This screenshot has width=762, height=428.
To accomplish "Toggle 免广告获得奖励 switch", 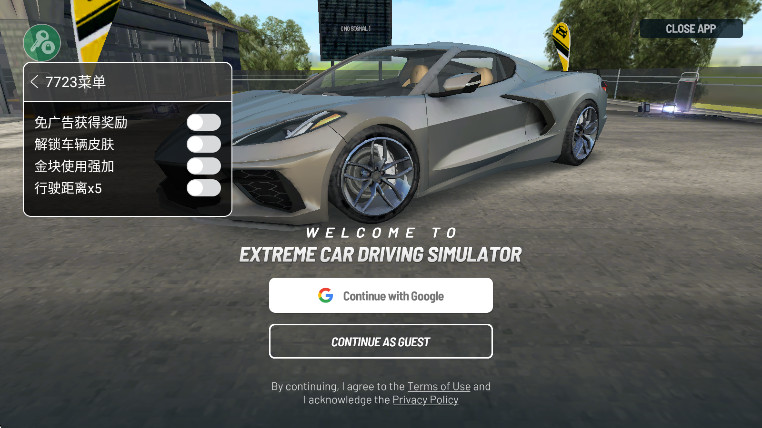I will coord(203,122).
